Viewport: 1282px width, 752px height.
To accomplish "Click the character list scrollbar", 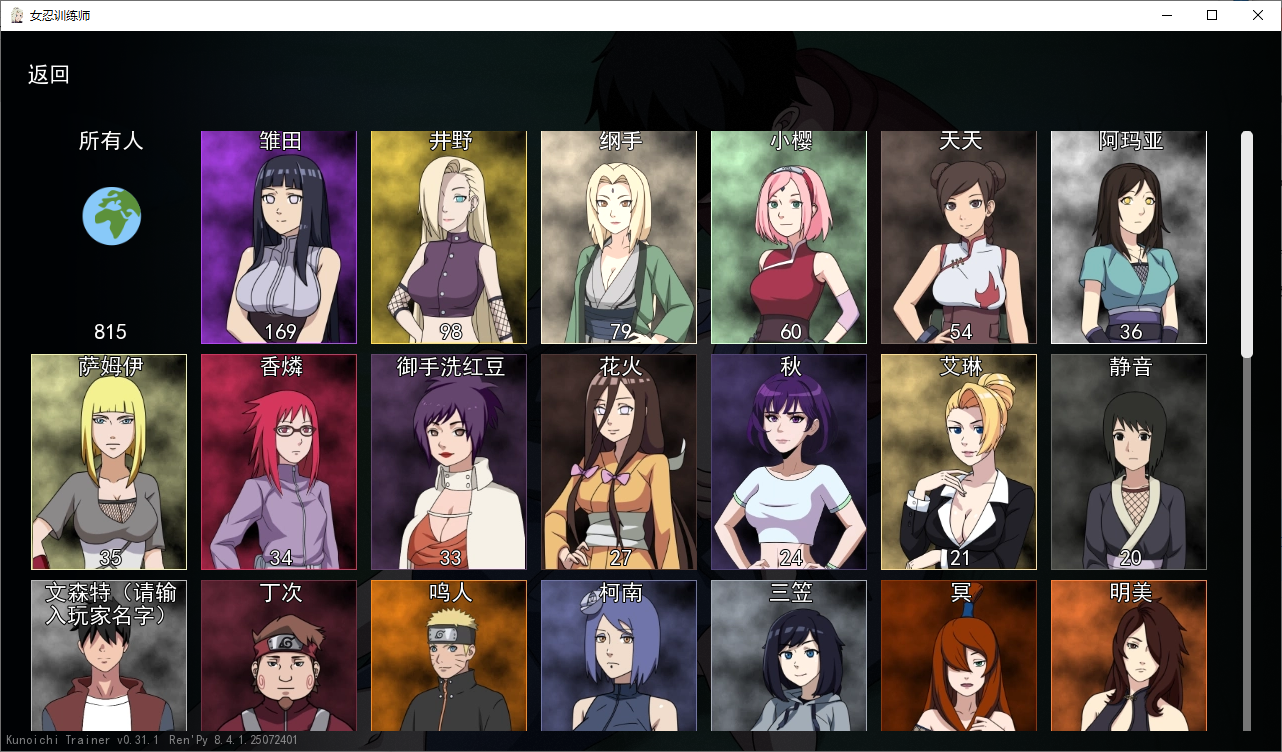I will (1247, 245).
